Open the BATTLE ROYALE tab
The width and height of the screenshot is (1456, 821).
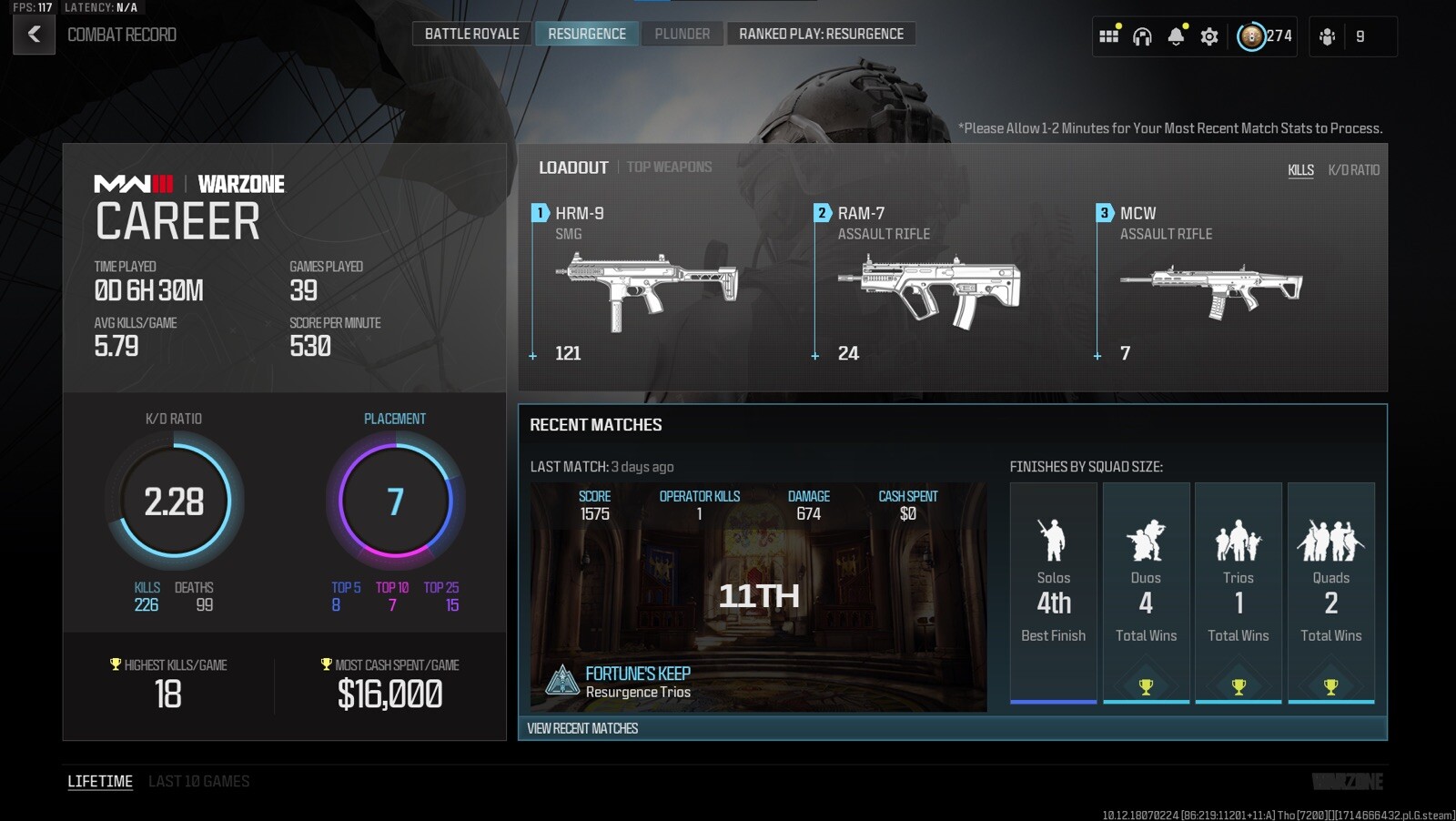tap(472, 33)
